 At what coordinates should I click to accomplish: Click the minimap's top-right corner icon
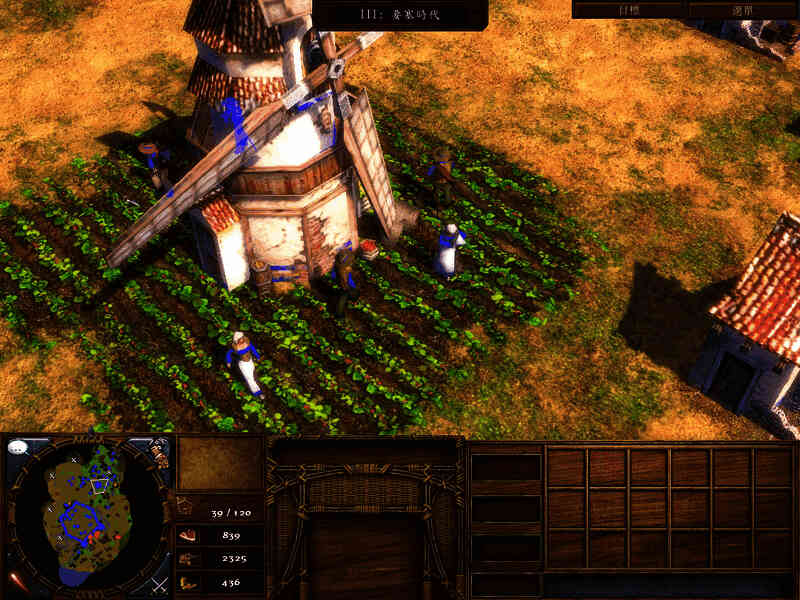(x=160, y=451)
